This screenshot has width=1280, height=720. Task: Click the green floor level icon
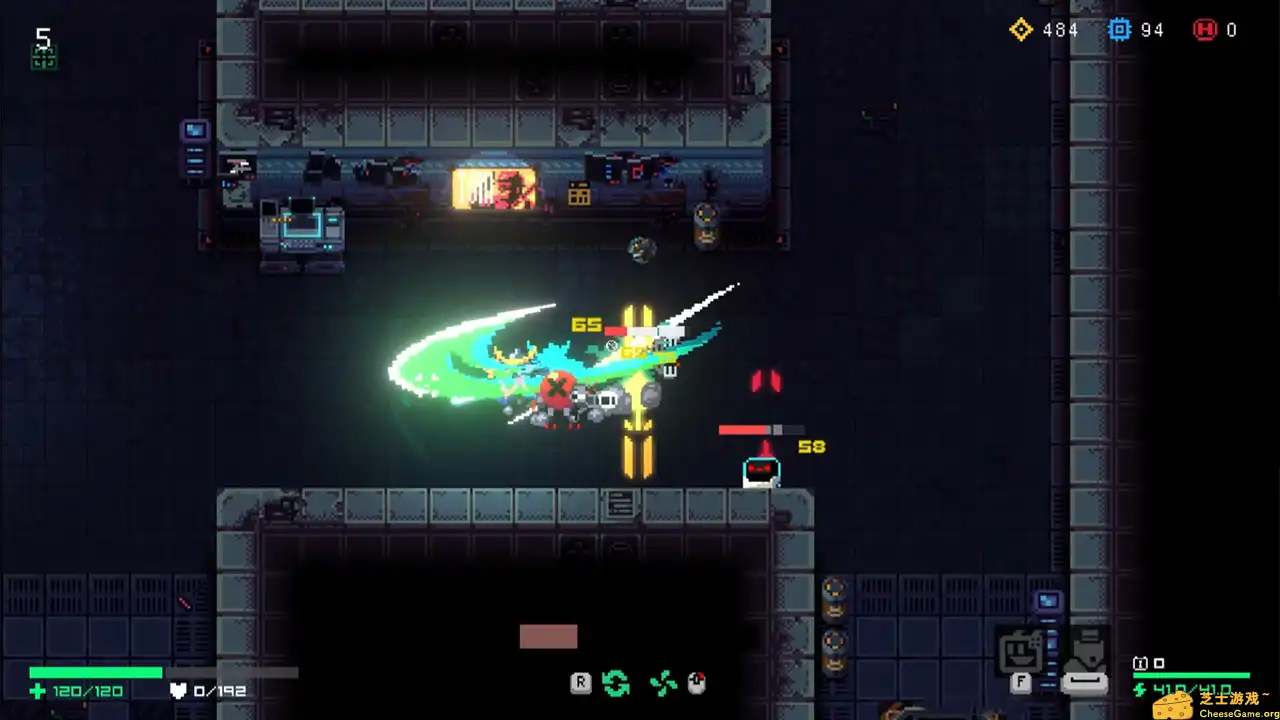tap(44, 58)
